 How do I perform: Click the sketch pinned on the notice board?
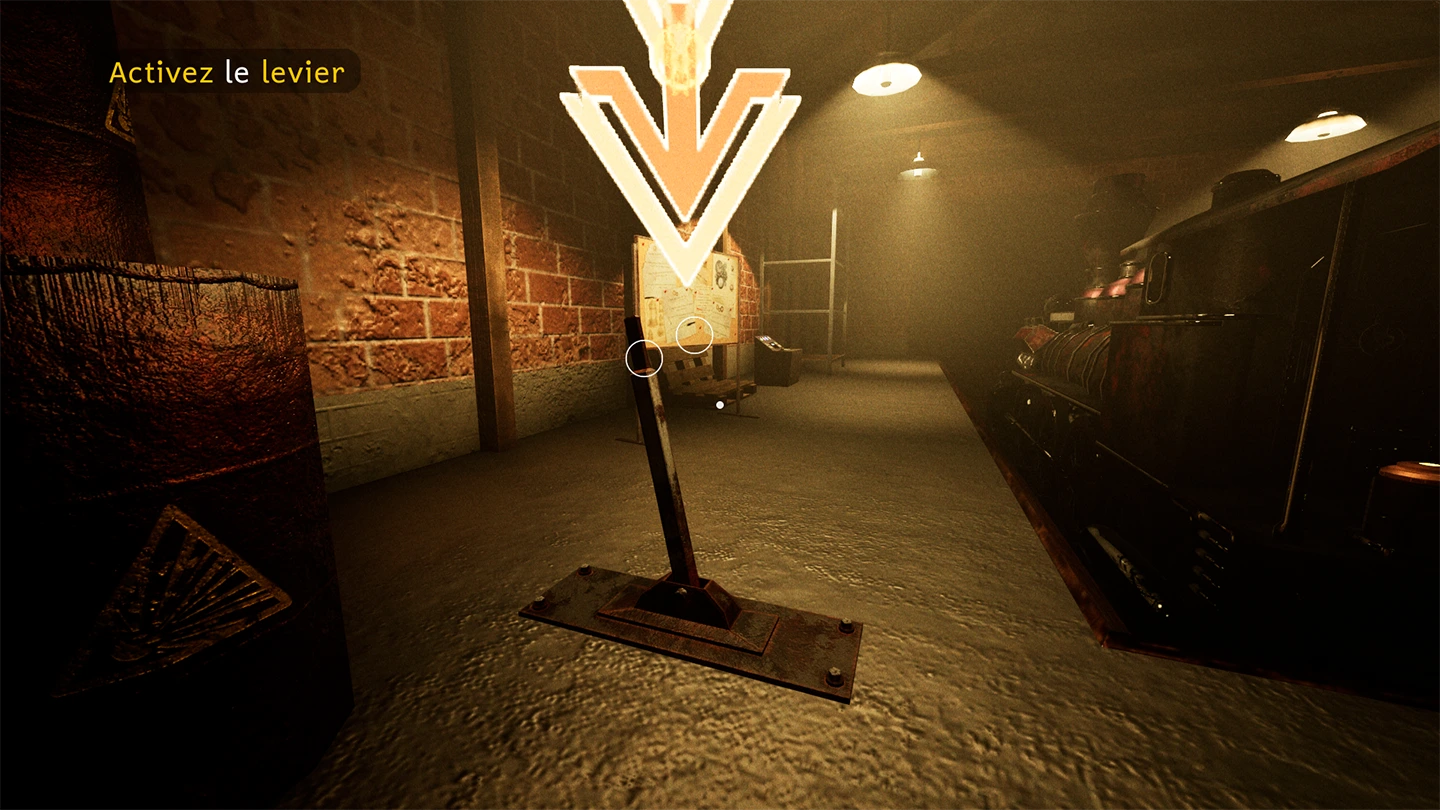(721, 272)
